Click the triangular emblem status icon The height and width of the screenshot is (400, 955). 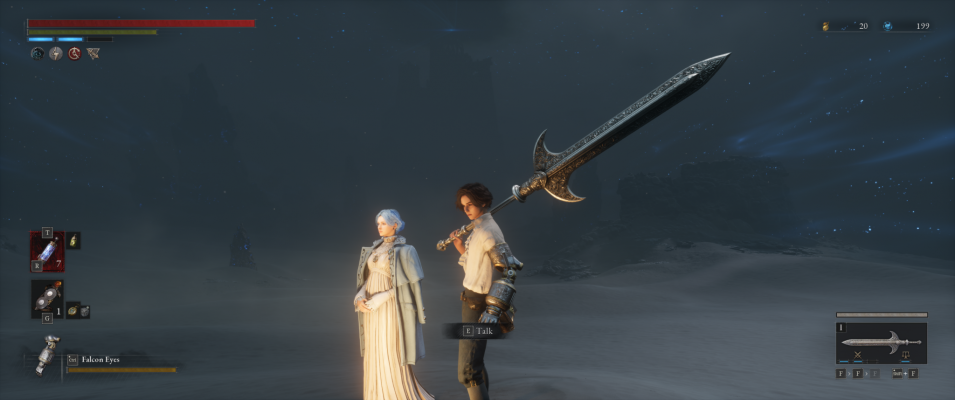93,54
